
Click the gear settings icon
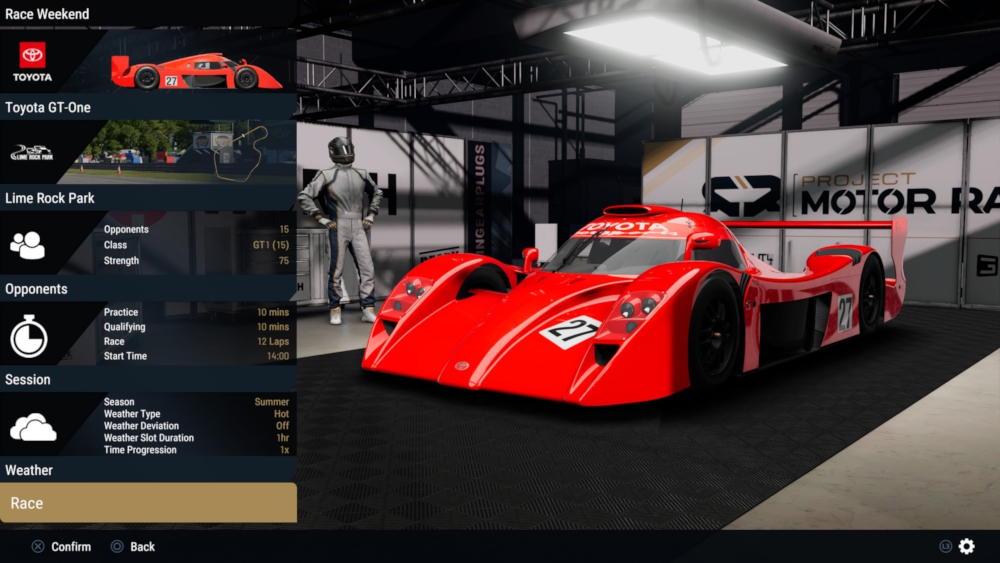966,546
